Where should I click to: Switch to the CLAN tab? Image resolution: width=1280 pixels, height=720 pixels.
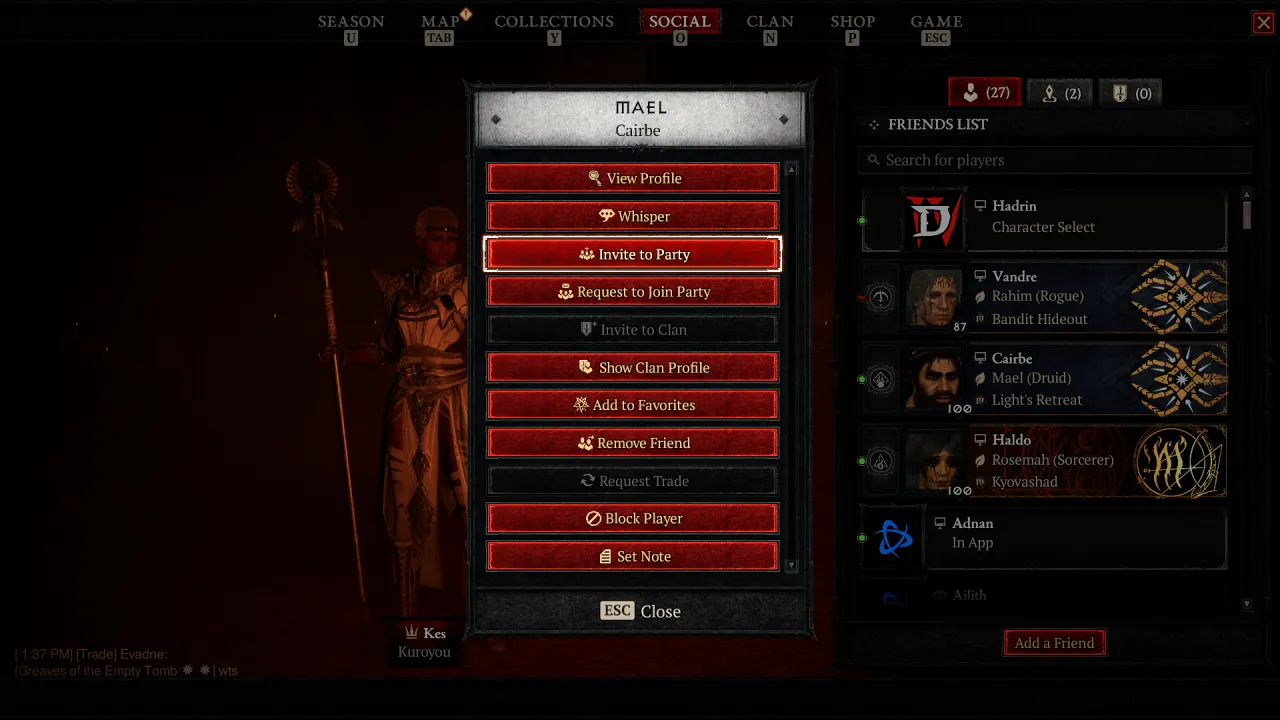pos(770,21)
